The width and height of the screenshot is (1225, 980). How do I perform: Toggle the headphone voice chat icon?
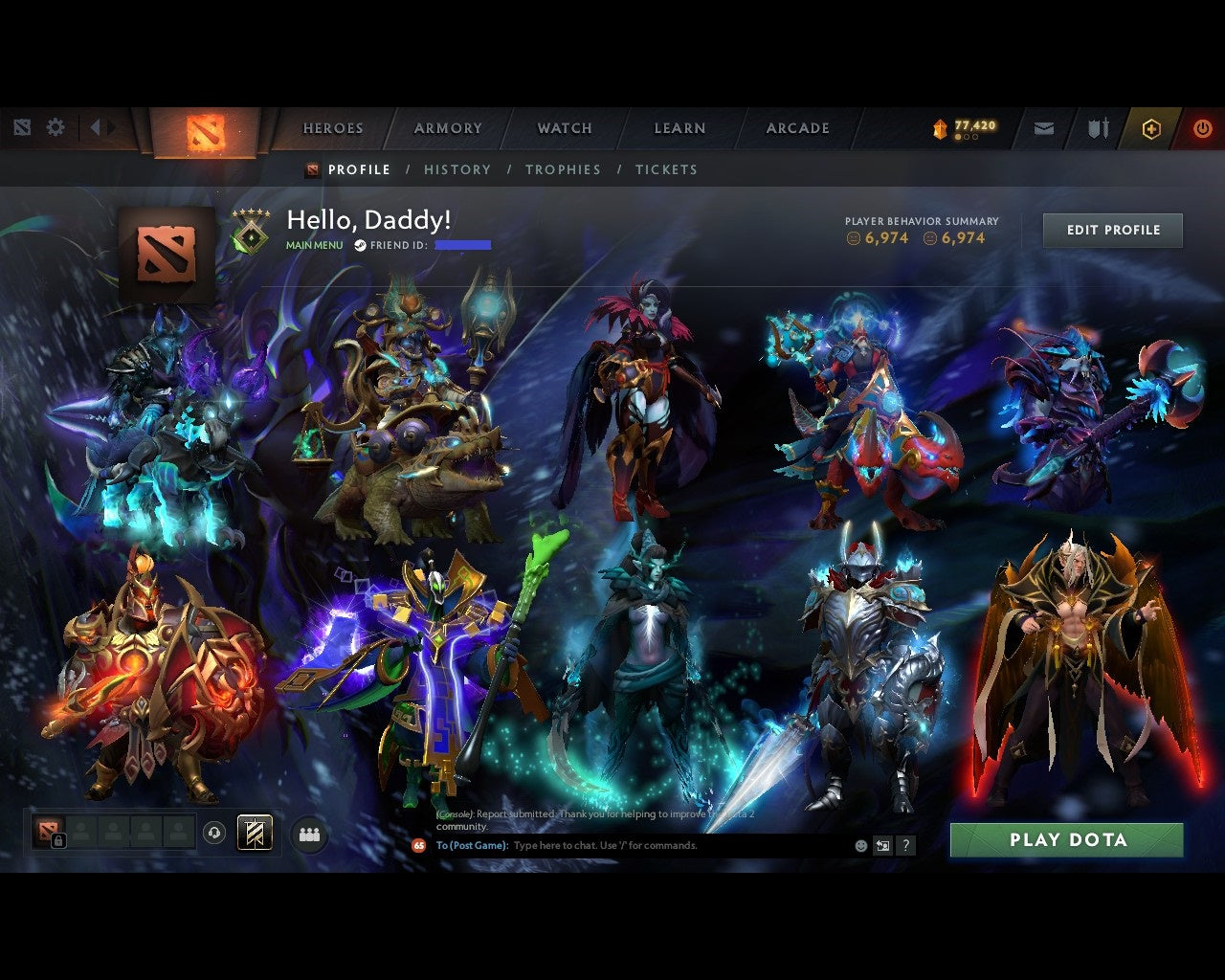click(x=212, y=832)
